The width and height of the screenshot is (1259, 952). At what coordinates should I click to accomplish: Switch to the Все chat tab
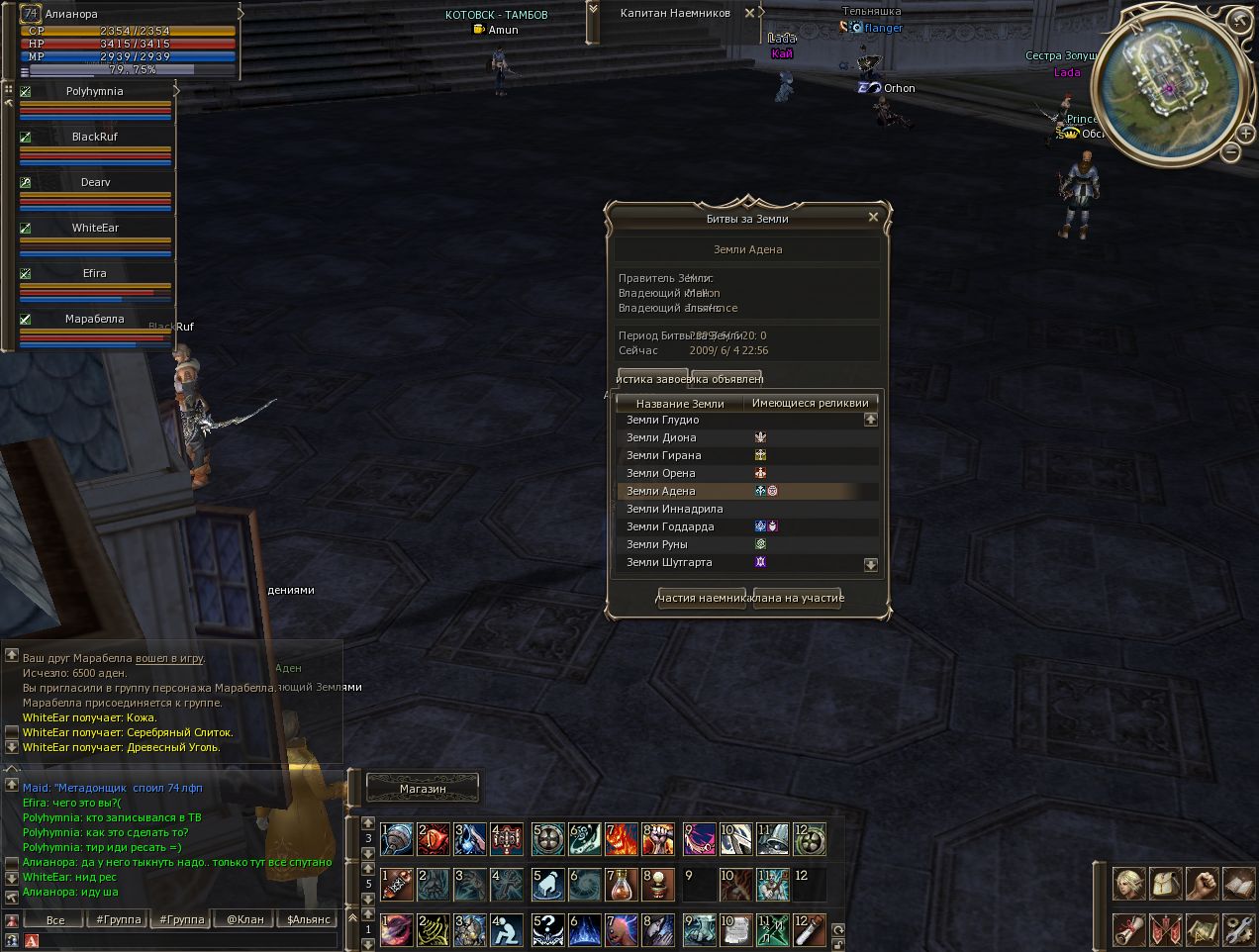pos(55,919)
